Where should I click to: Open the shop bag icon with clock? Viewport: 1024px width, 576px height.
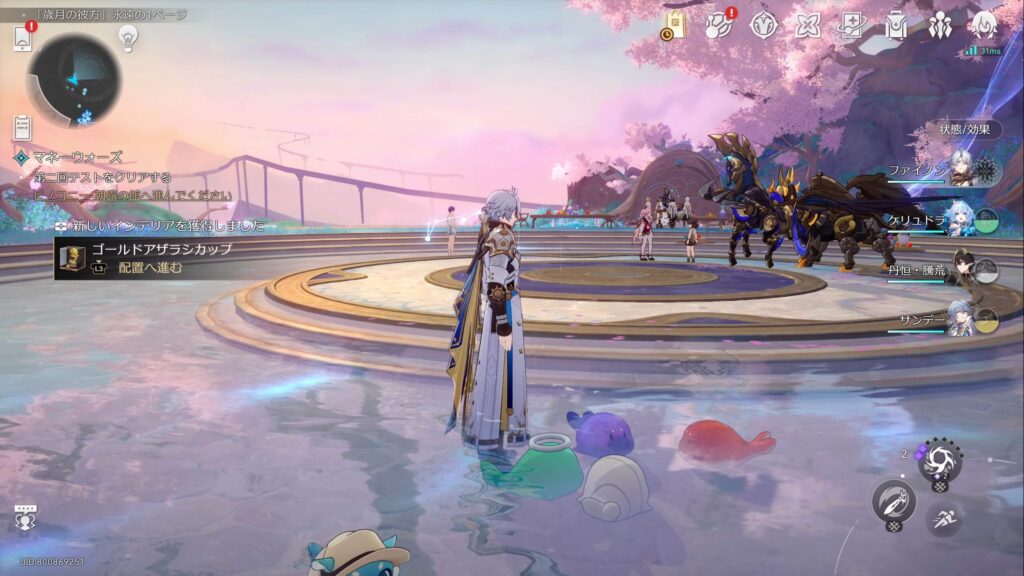tap(674, 26)
